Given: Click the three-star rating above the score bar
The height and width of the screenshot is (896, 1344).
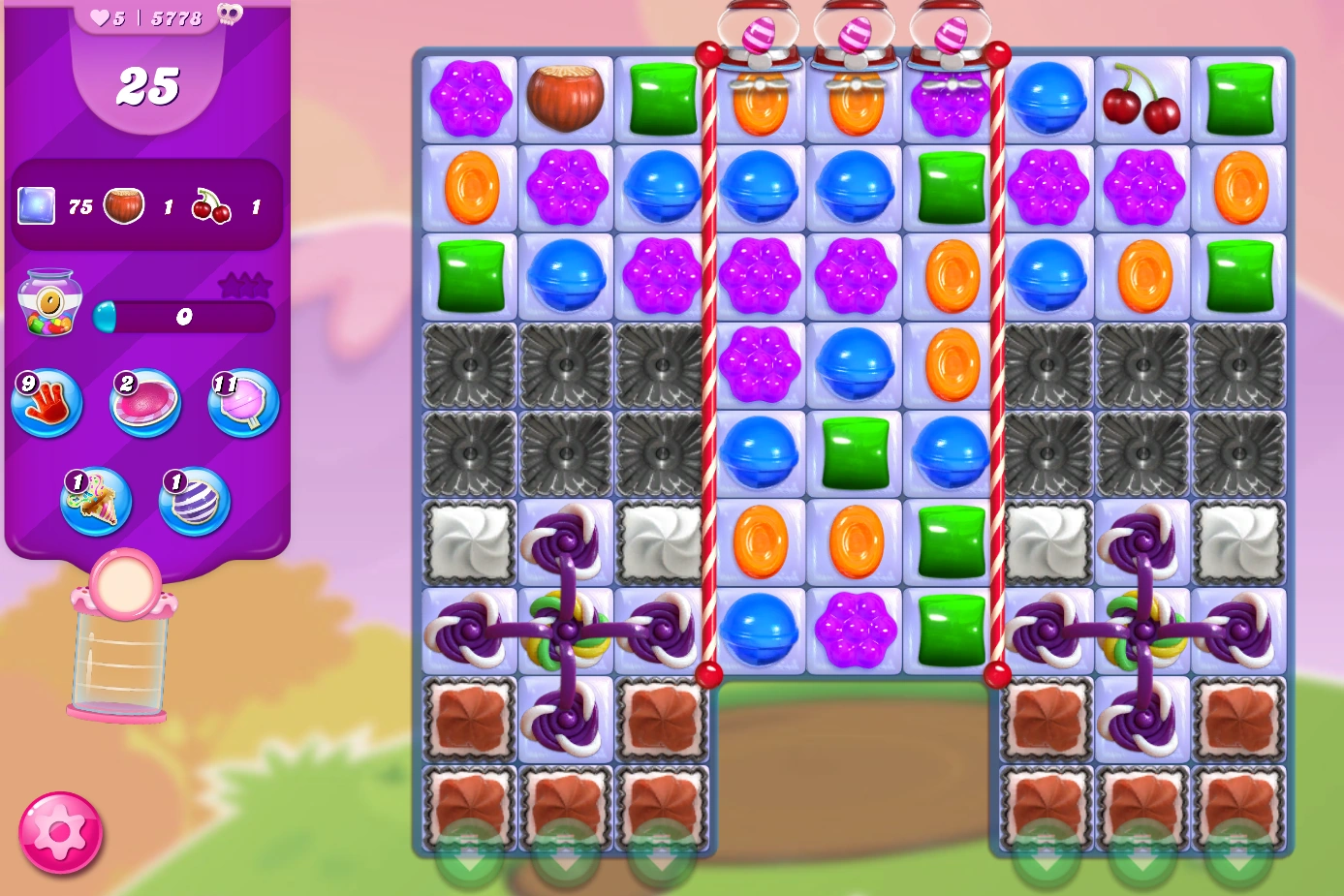Looking at the screenshot, I should (x=247, y=283).
